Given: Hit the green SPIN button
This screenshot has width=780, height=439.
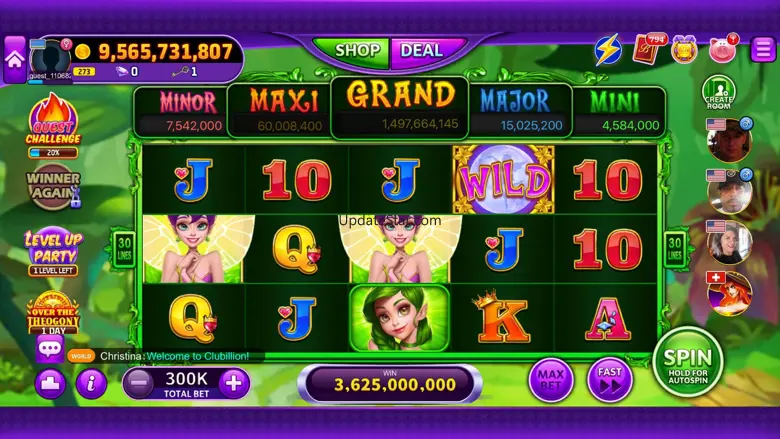Looking at the screenshot, I should (688, 362).
